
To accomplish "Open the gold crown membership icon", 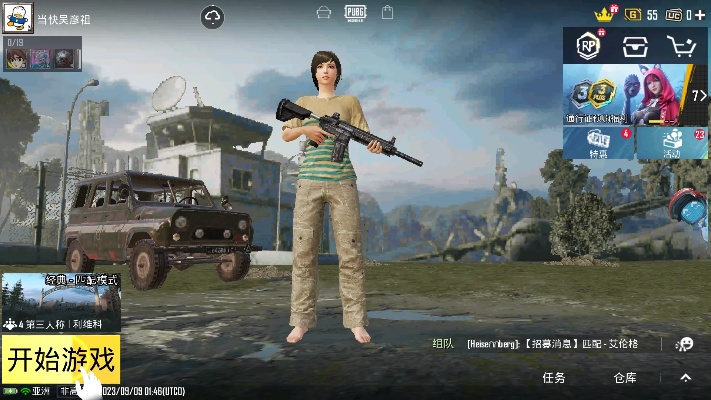I will click(603, 14).
